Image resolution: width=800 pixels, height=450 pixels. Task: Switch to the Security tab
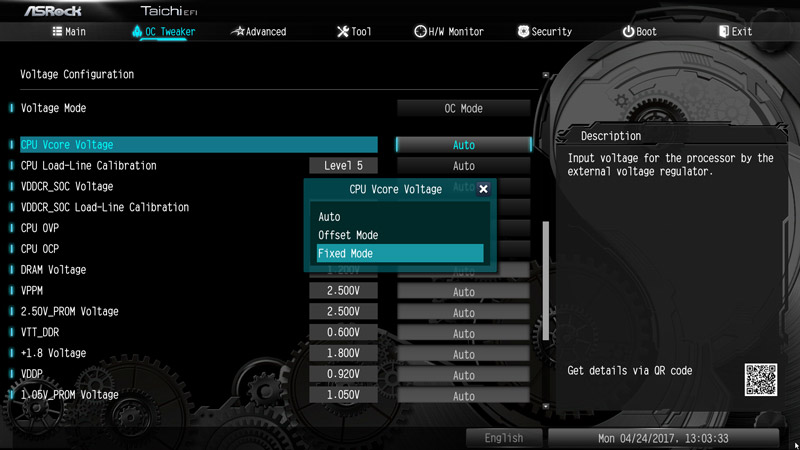click(545, 32)
